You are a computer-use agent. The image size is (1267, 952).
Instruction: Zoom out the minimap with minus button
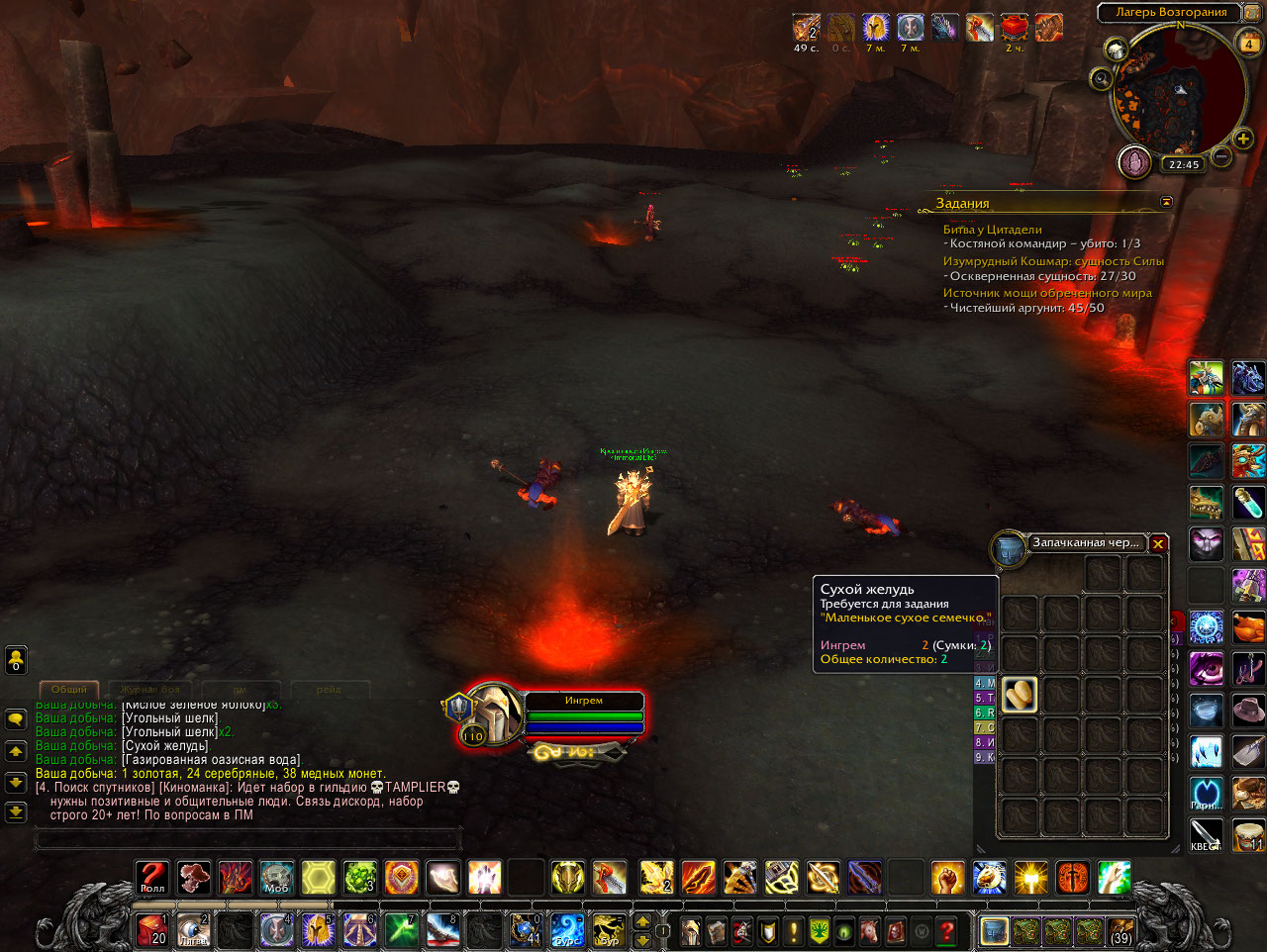tap(1222, 156)
